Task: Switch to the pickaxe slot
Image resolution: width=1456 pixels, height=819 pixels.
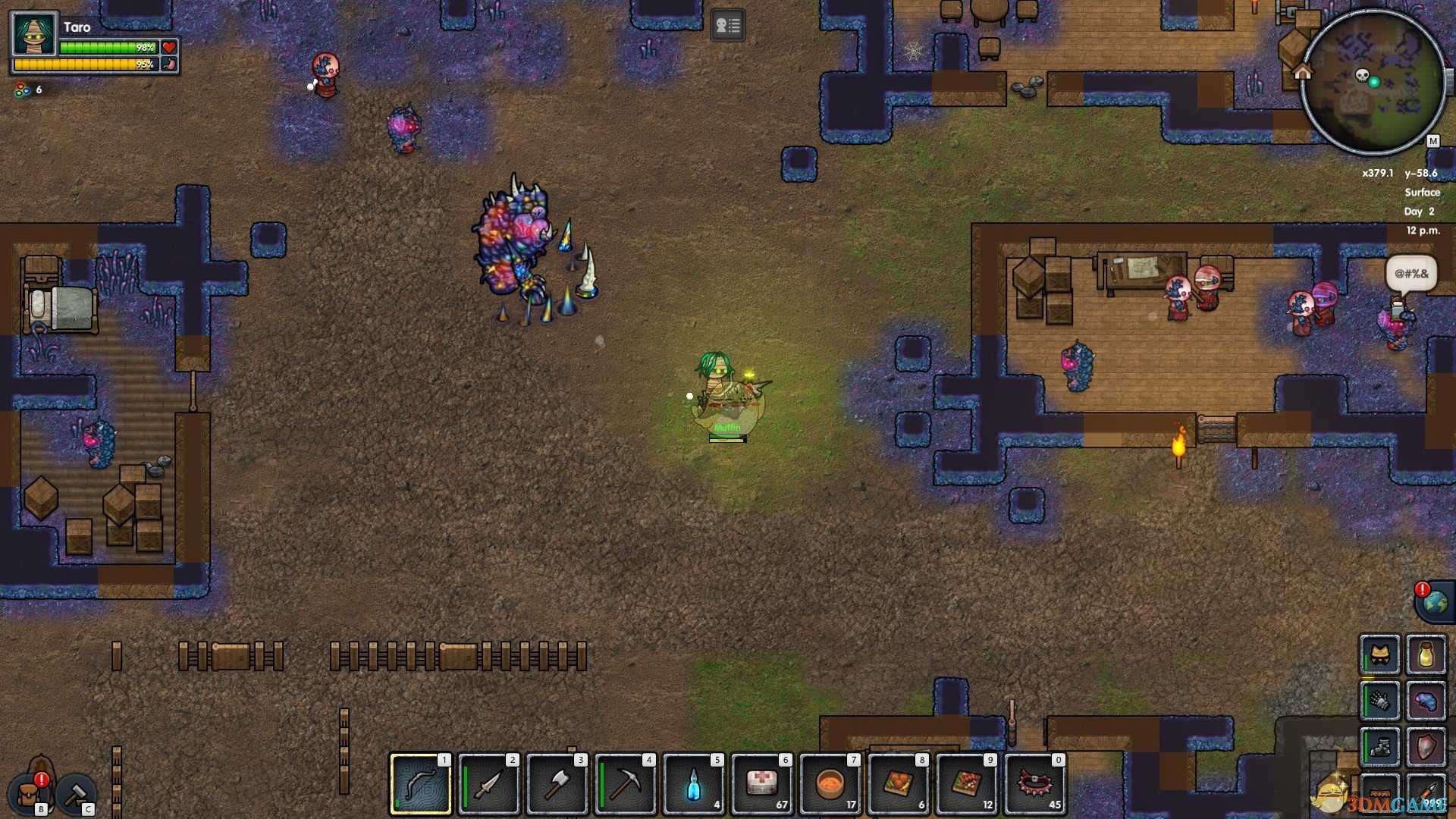Action: tap(626, 784)
